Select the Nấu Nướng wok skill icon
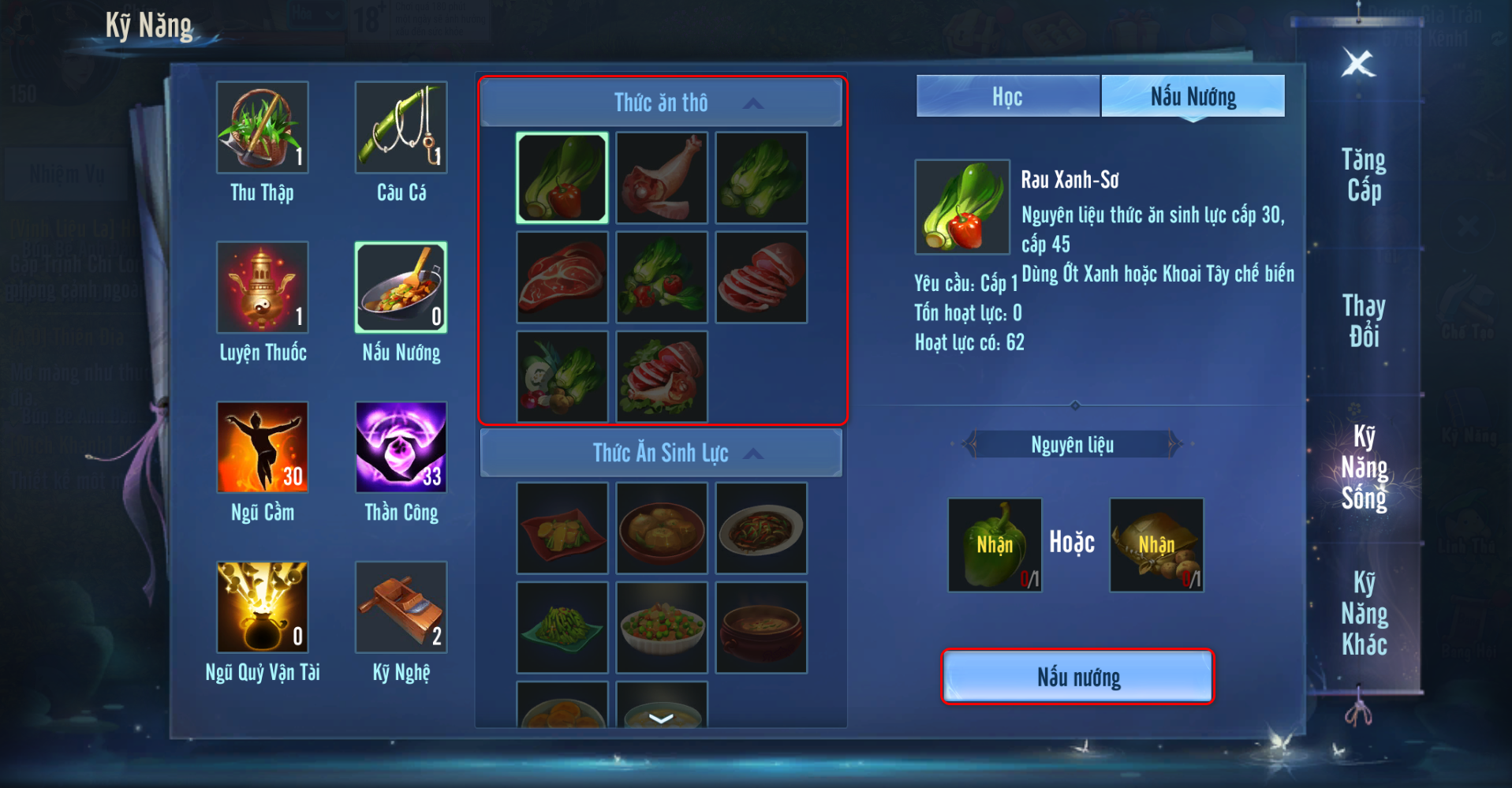This screenshot has height=788, width=1512. 401,288
